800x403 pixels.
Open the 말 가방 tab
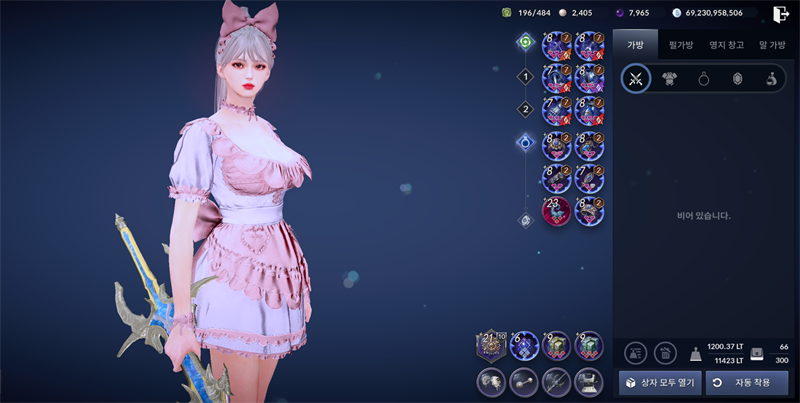coord(772,45)
